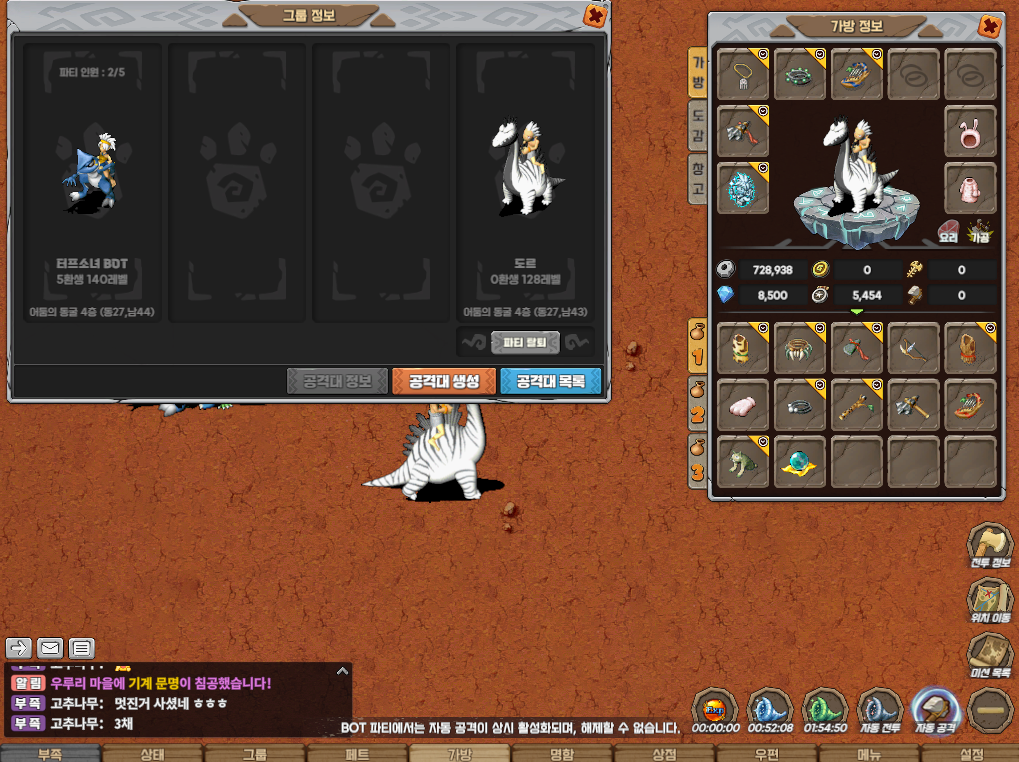Select bag page 2 tab
1019x762 pixels.
click(697, 403)
